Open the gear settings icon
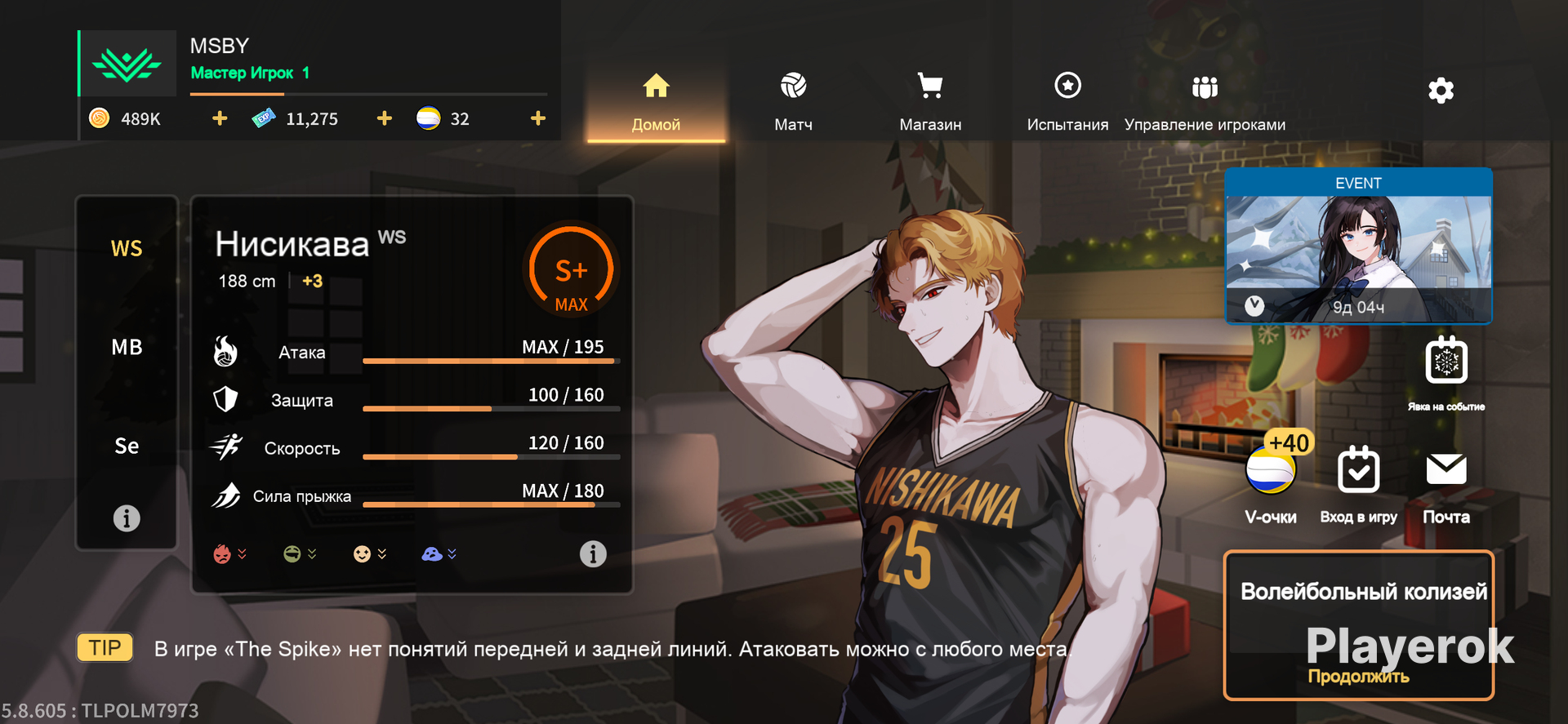Image resolution: width=1568 pixels, height=724 pixels. [x=1441, y=91]
